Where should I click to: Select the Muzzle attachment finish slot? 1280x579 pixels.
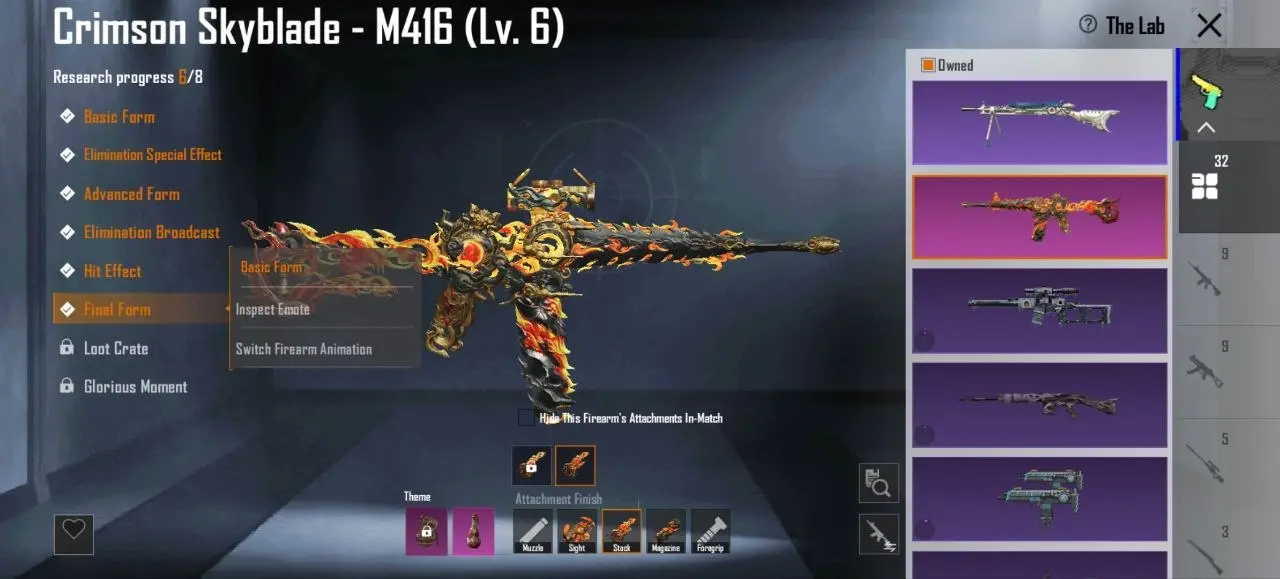(x=533, y=531)
